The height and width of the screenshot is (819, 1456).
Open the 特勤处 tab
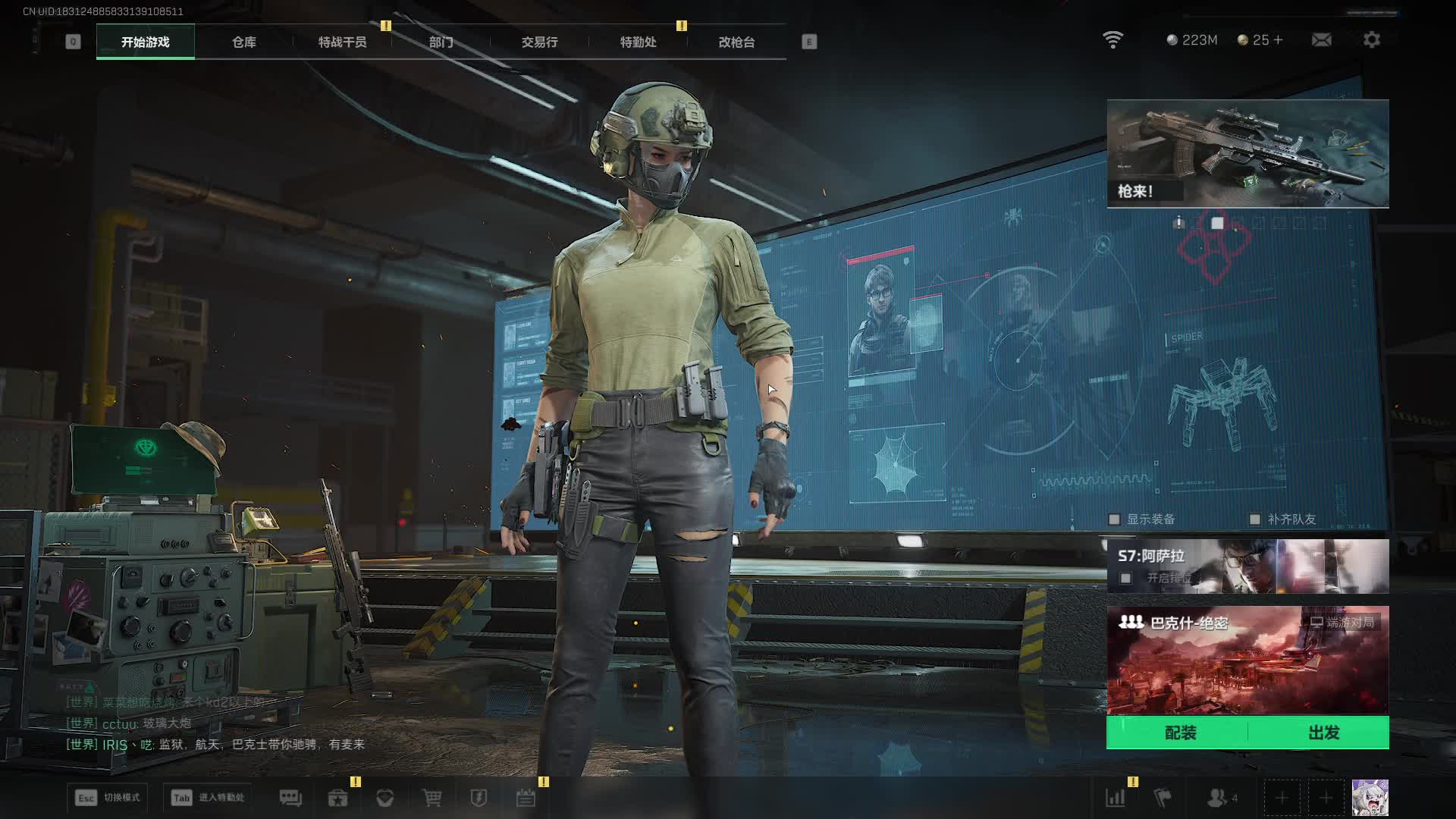click(638, 42)
